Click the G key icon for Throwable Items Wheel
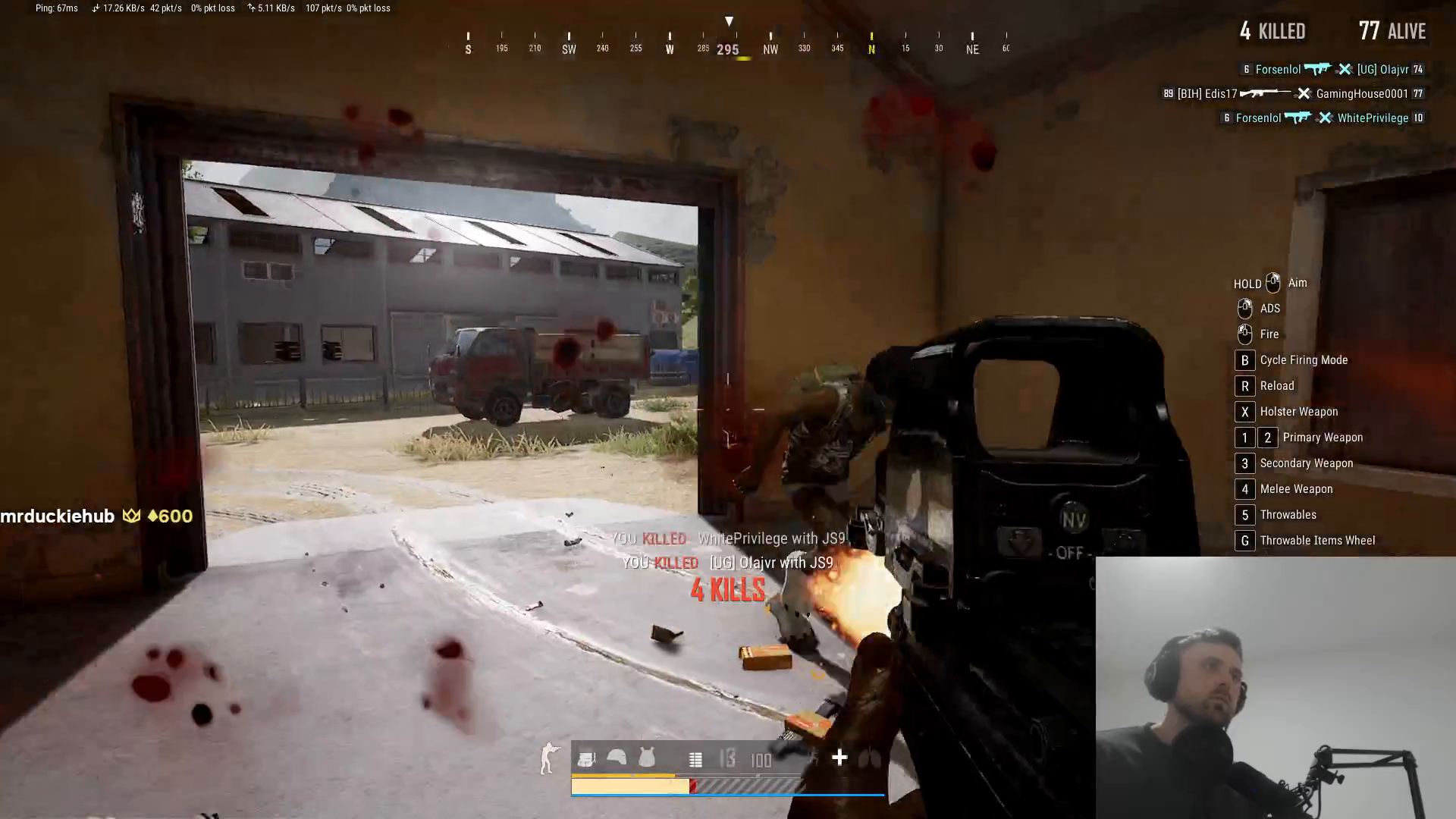This screenshot has width=1456, height=819. pos(1244,540)
